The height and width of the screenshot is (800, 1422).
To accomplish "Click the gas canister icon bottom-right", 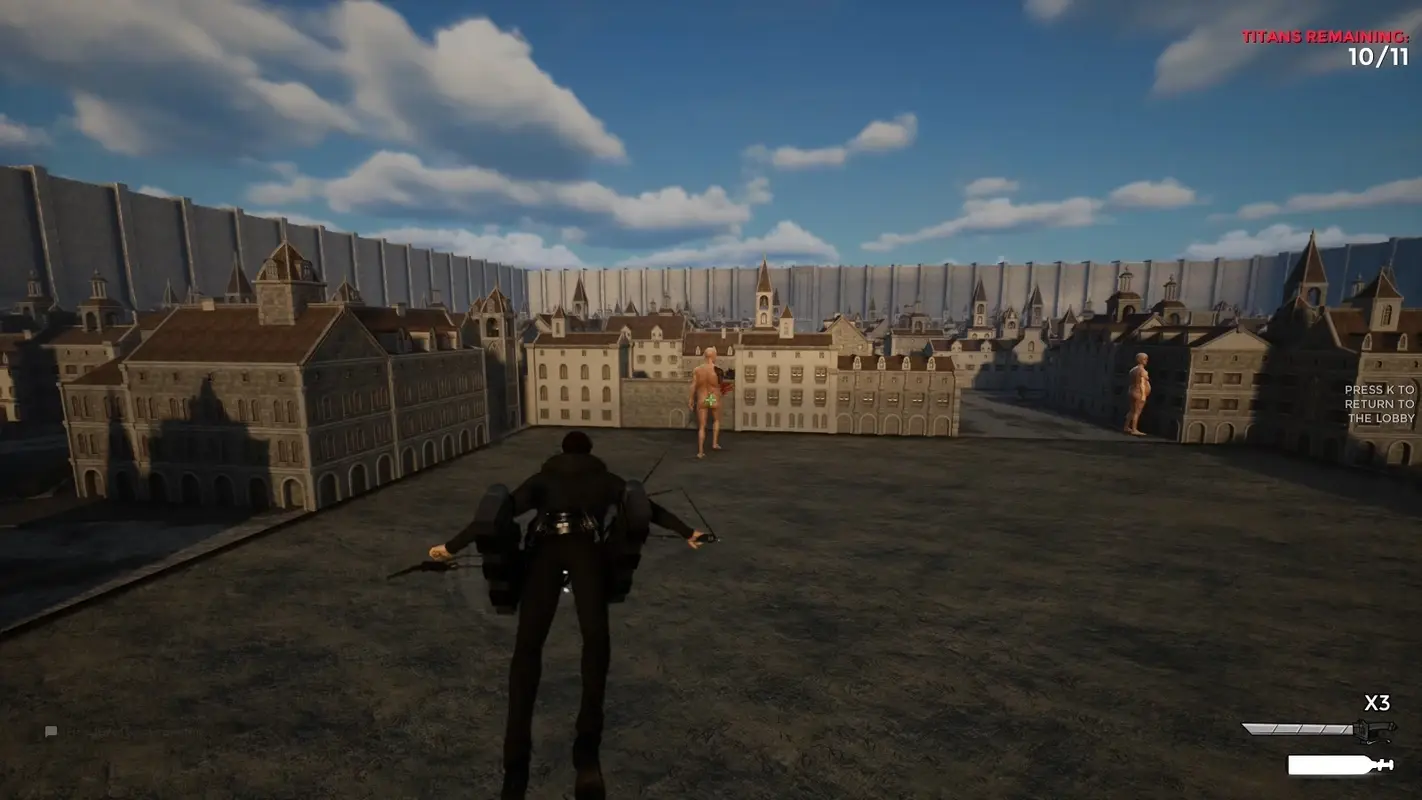I will (x=1325, y=764).
